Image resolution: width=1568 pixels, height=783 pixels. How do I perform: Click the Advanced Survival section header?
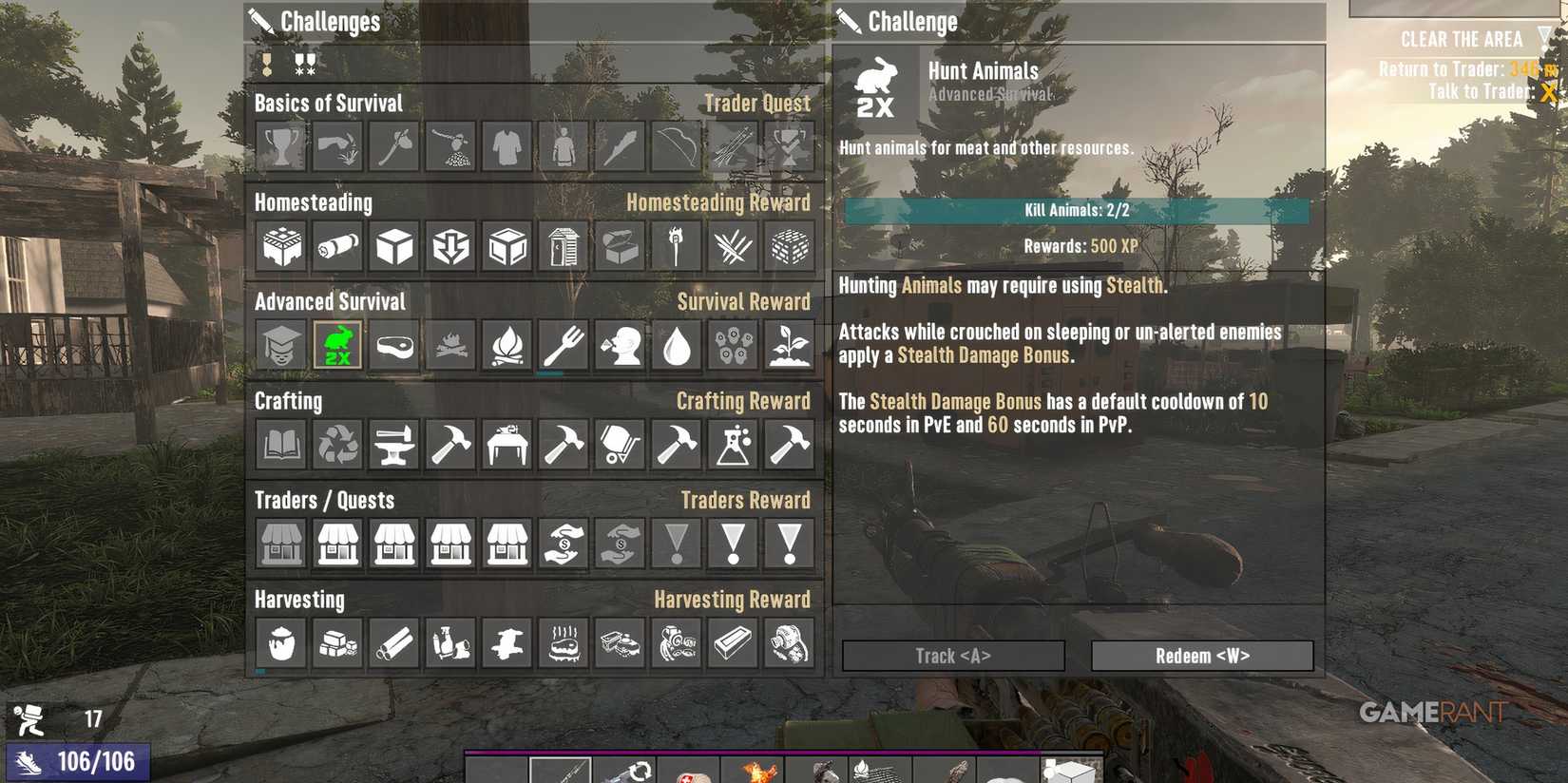(330, 301)
